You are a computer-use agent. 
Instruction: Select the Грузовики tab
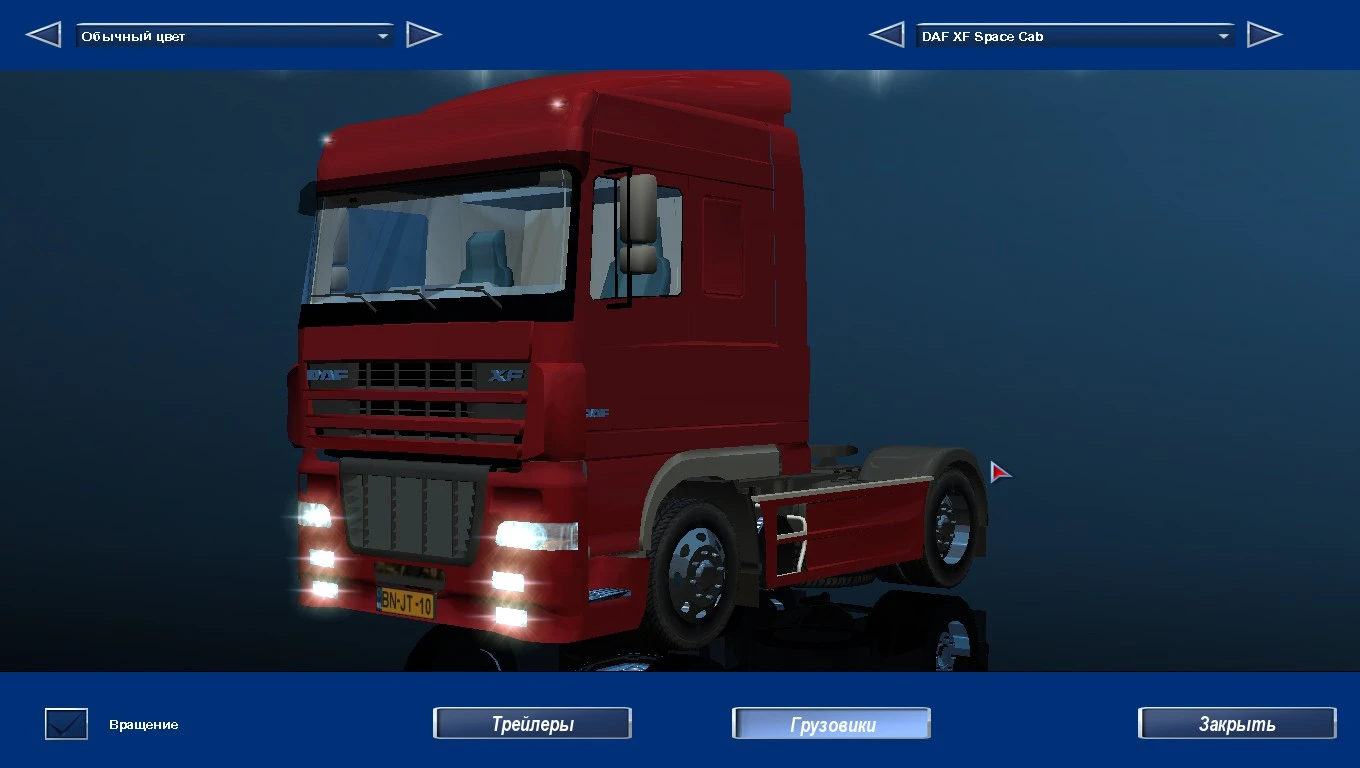[830, 723]
